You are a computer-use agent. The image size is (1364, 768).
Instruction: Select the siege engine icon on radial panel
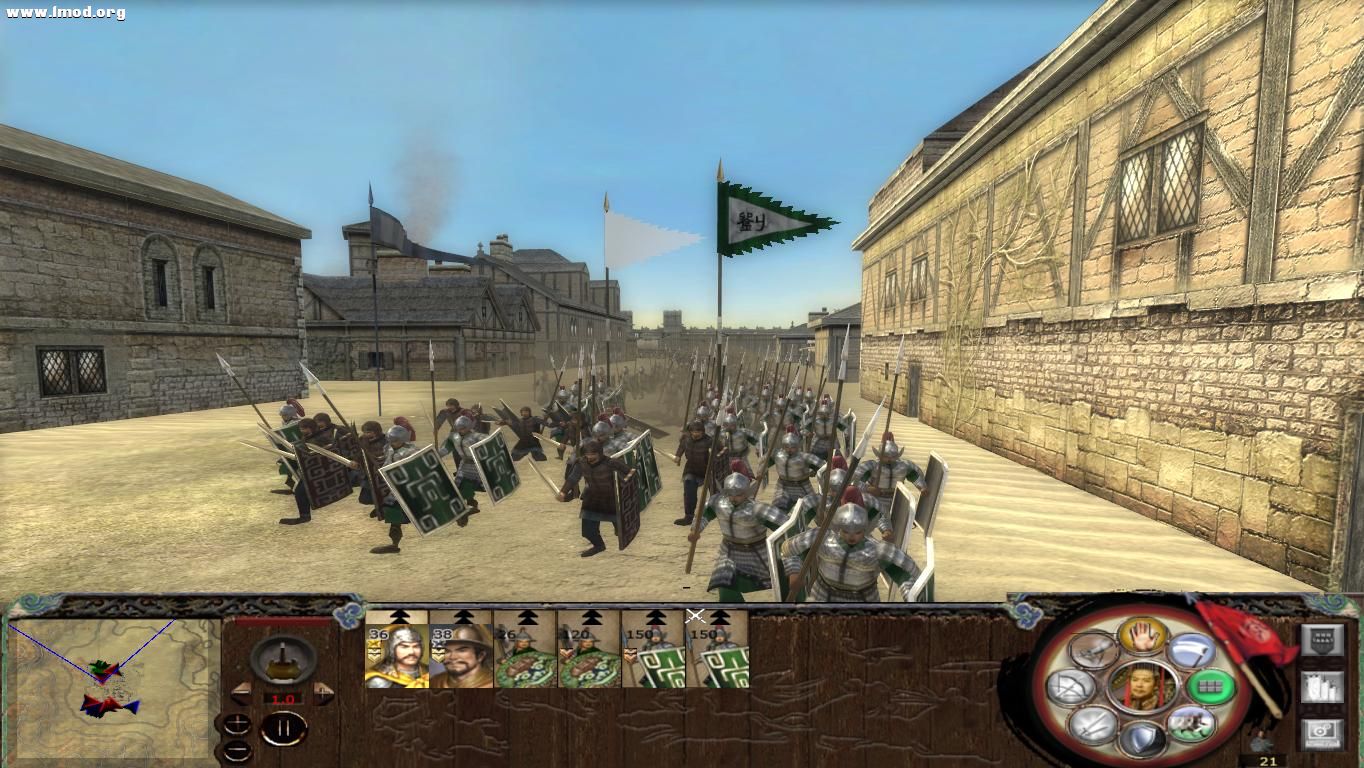point(1093,650)
